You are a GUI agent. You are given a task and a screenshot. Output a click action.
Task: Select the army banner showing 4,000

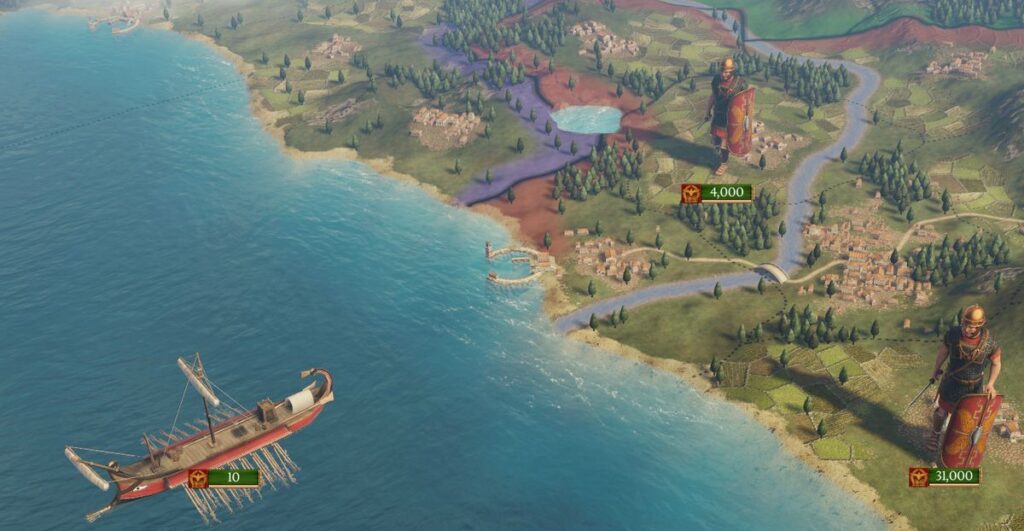716,193
